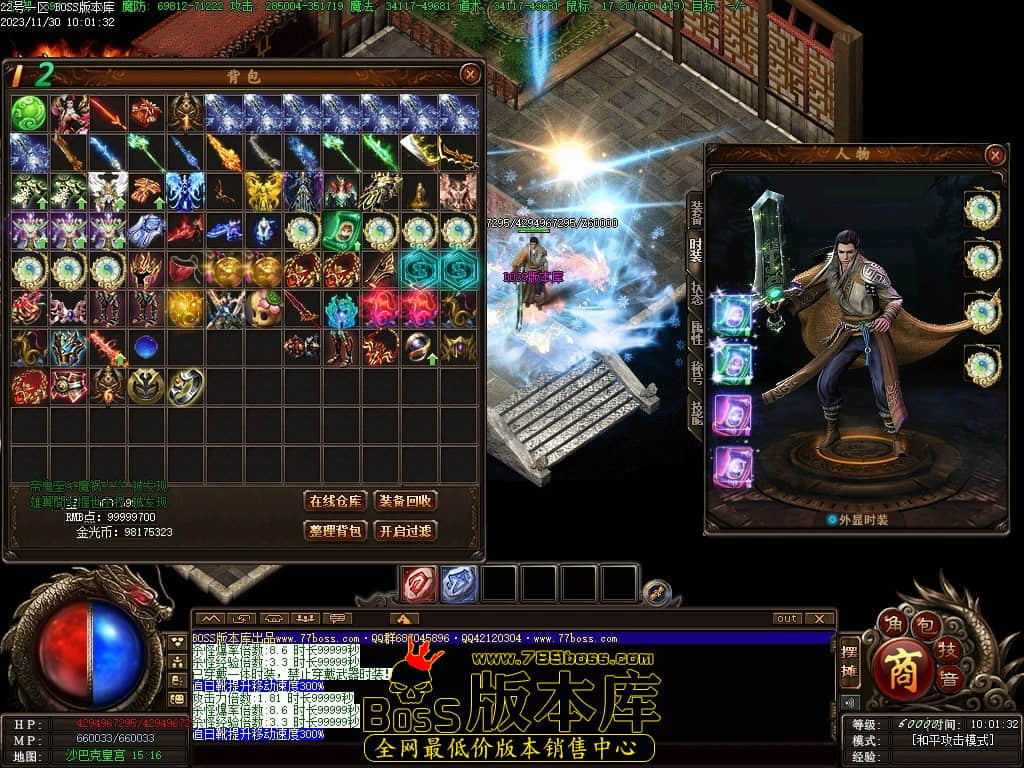The height and width of the screenshot is (768, 1024).
Task: Select the 状态 status tab
Action: tap(697, 294)
